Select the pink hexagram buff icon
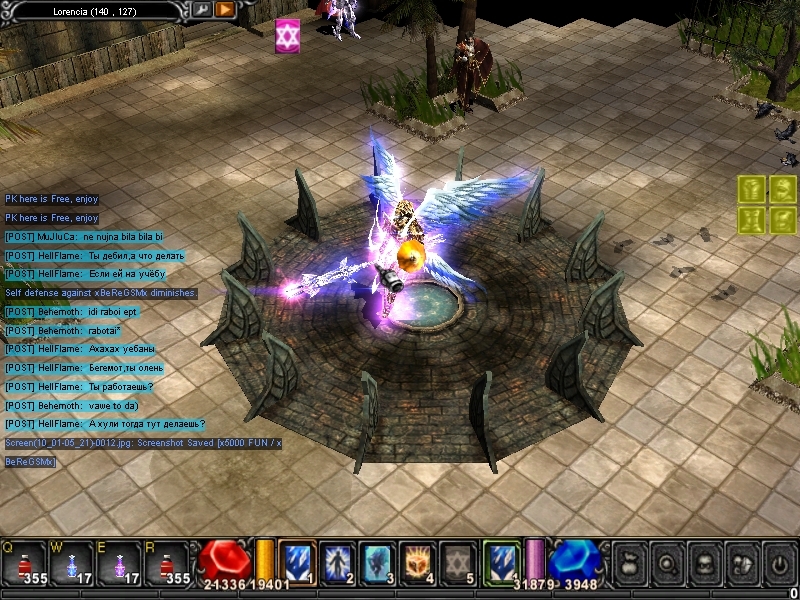The image size is (800, 600). click(289, 36)
